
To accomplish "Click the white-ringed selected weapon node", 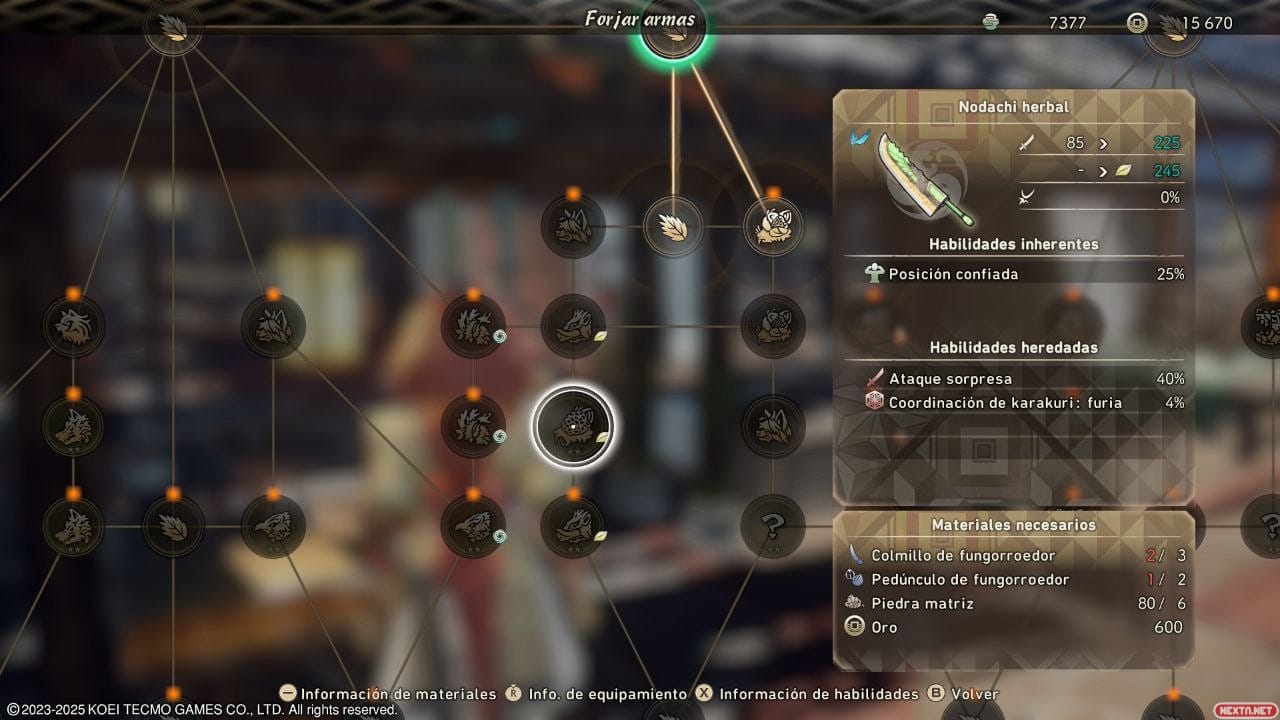I will (573, 427).
